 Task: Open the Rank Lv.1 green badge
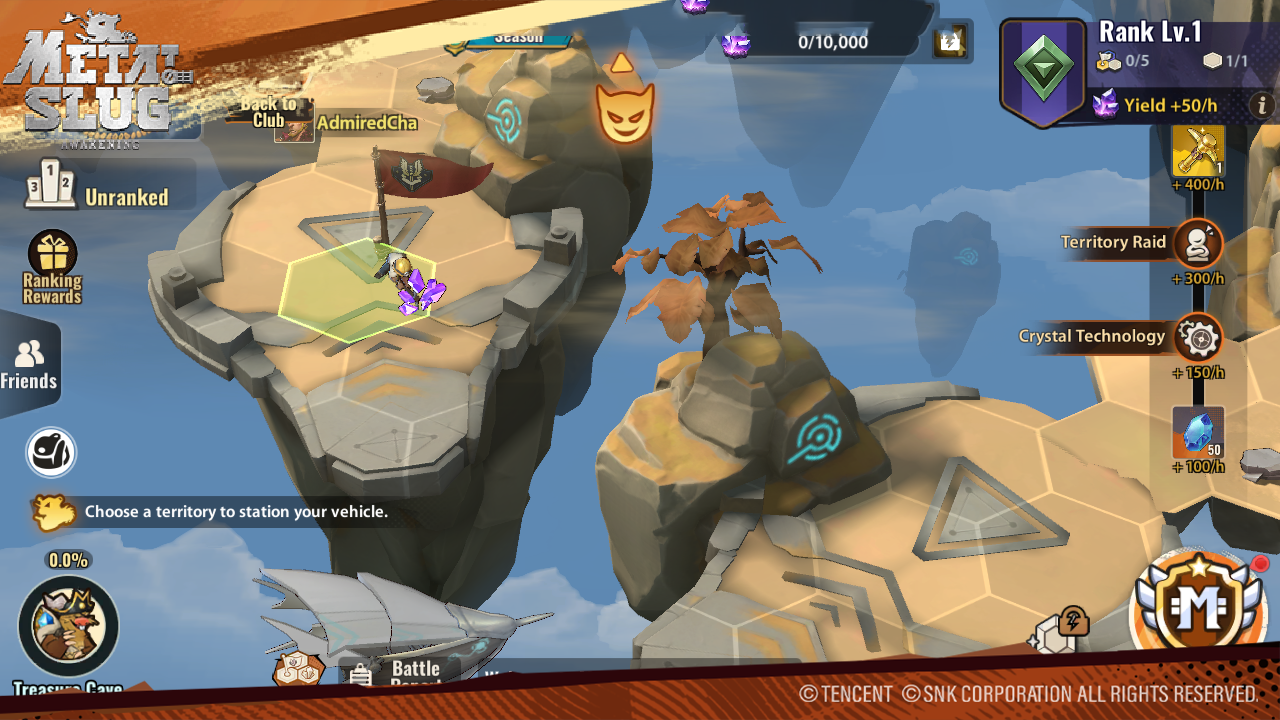click(x=1043, y=70)
